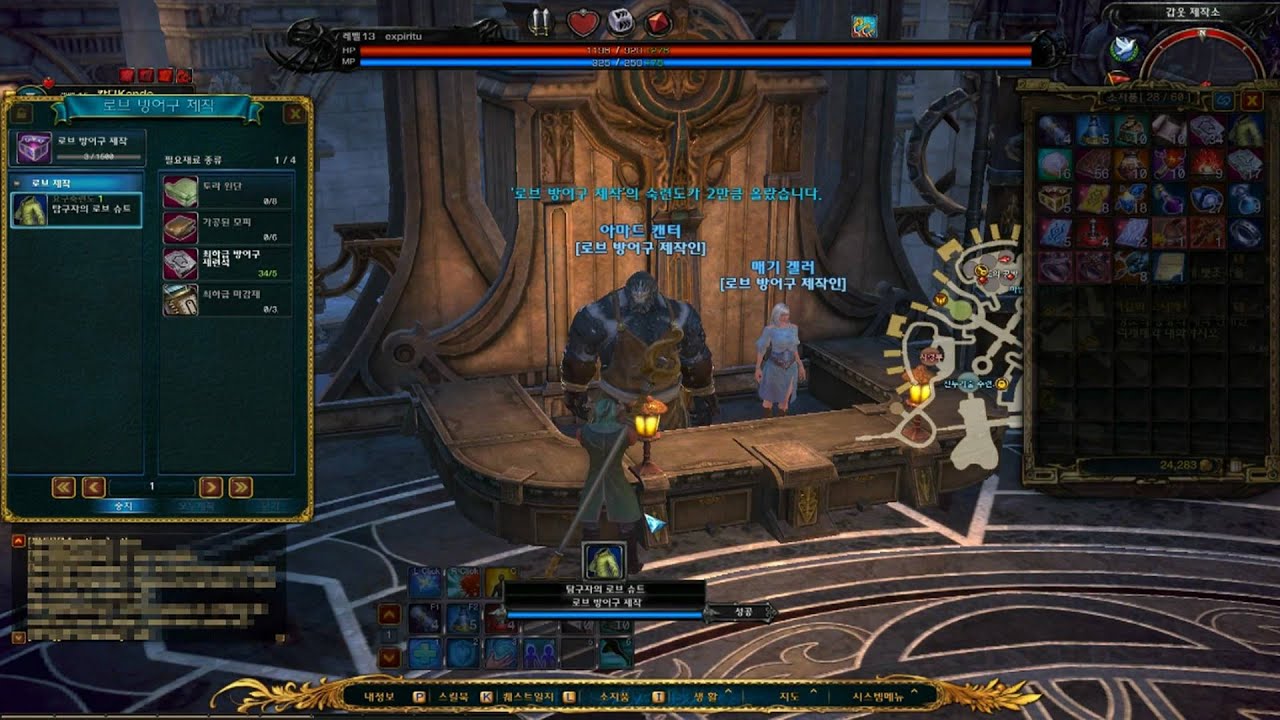Select the treasure chest inventory item
1280x720 pixels.
point(1054,199)
